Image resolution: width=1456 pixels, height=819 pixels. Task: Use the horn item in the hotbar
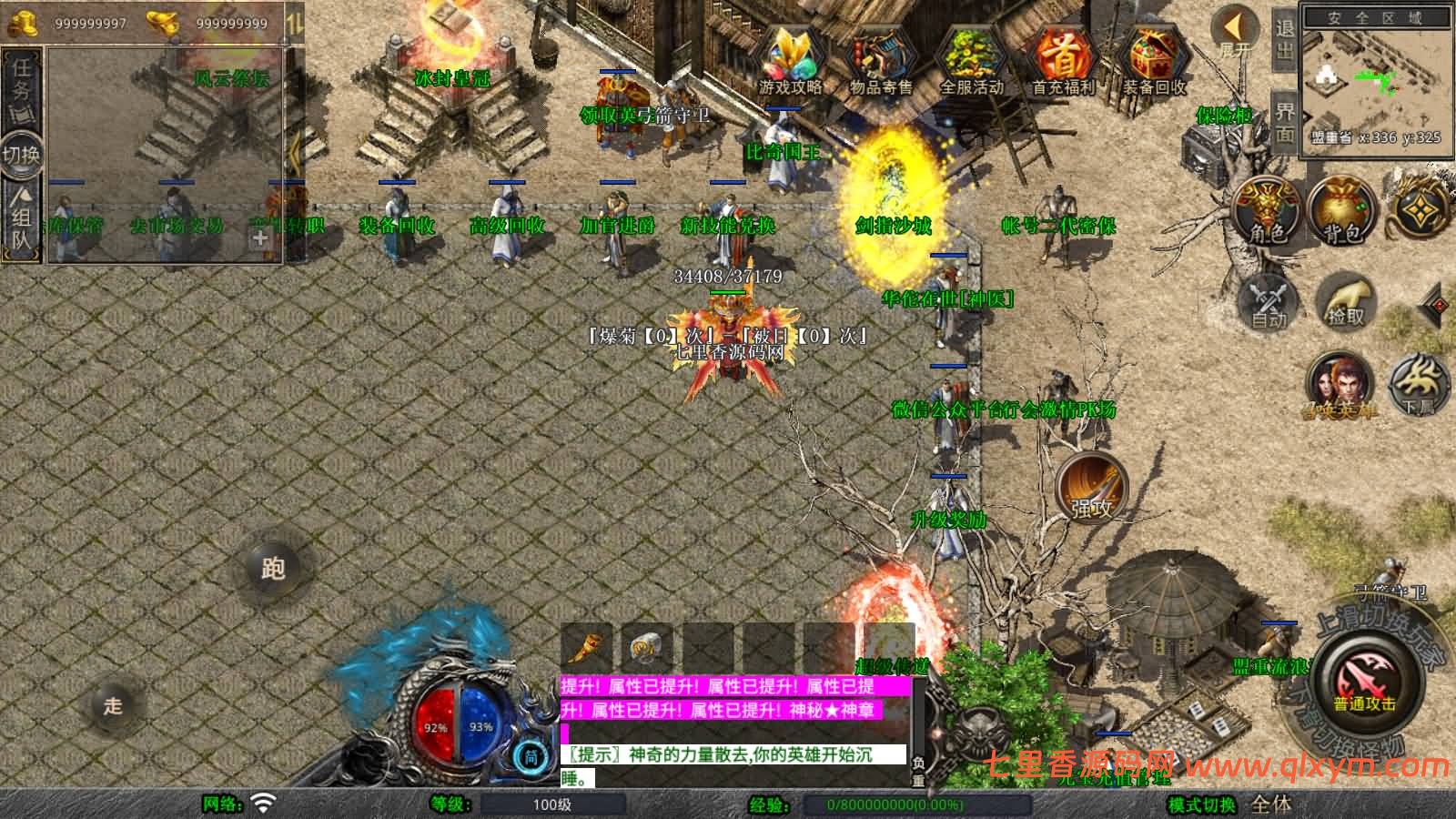pyautogui.click(x=588, y=647)
